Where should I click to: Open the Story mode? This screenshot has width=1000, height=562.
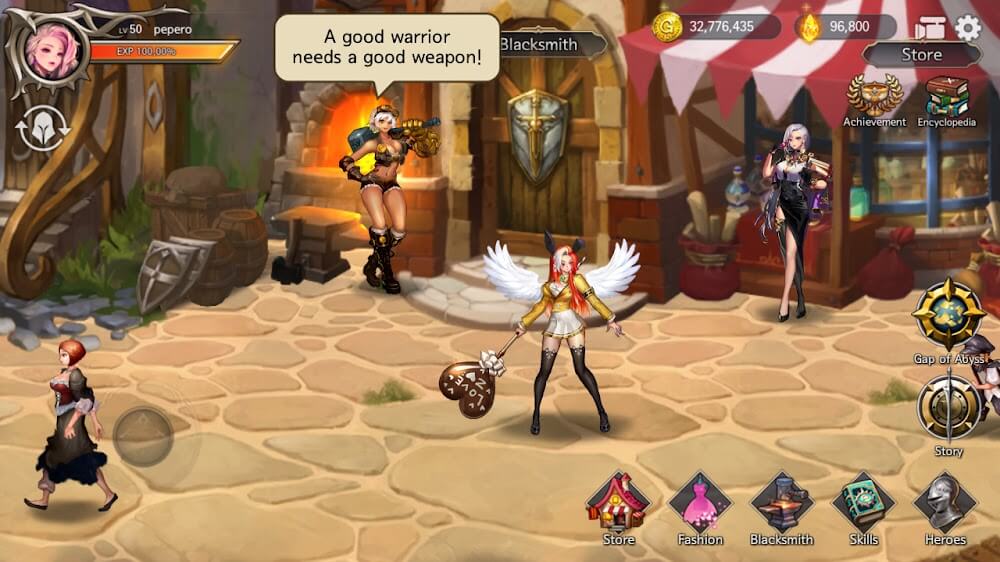pos(948,407)
